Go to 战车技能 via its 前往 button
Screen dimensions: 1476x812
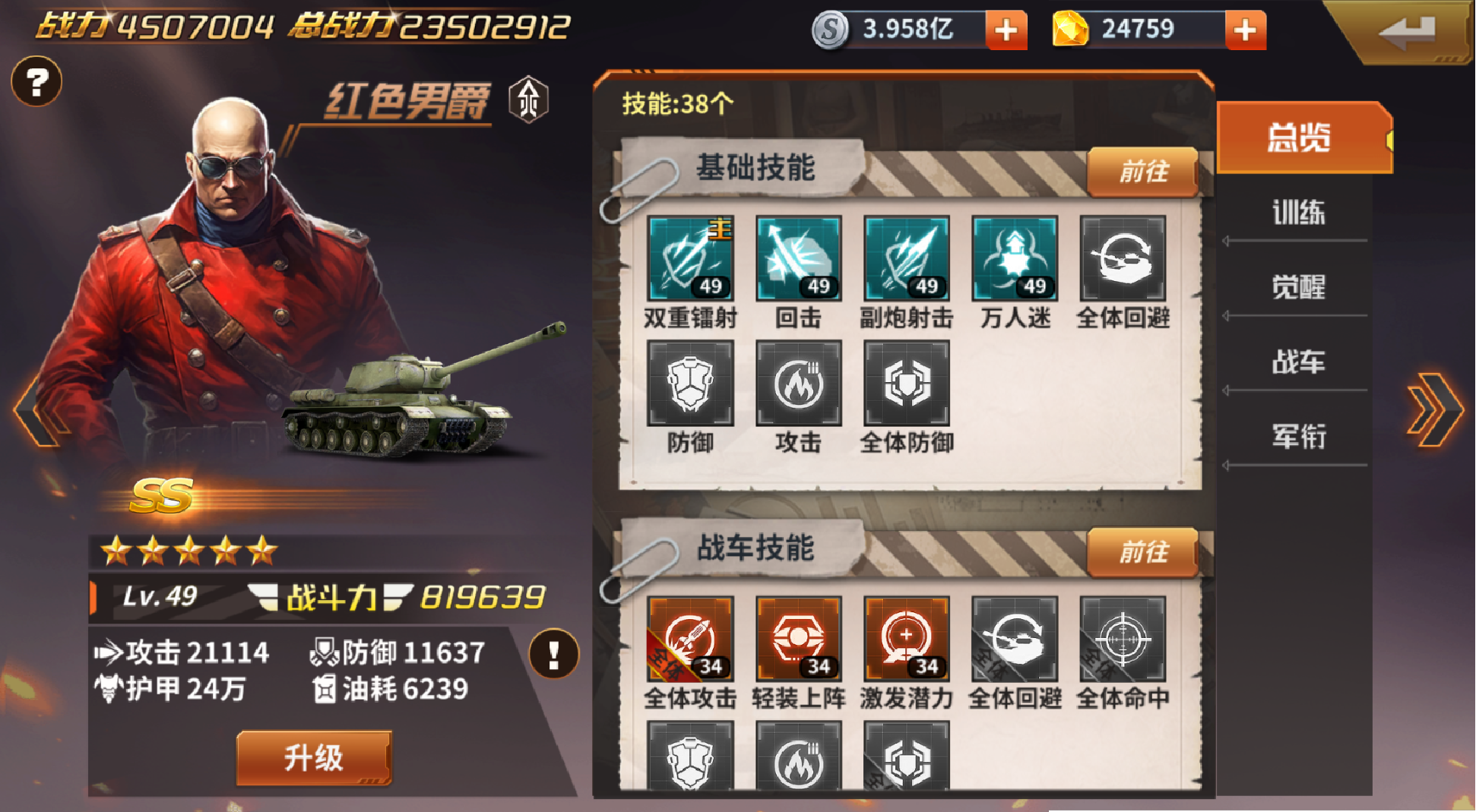pyautogui.click(x=1142, y=552)
